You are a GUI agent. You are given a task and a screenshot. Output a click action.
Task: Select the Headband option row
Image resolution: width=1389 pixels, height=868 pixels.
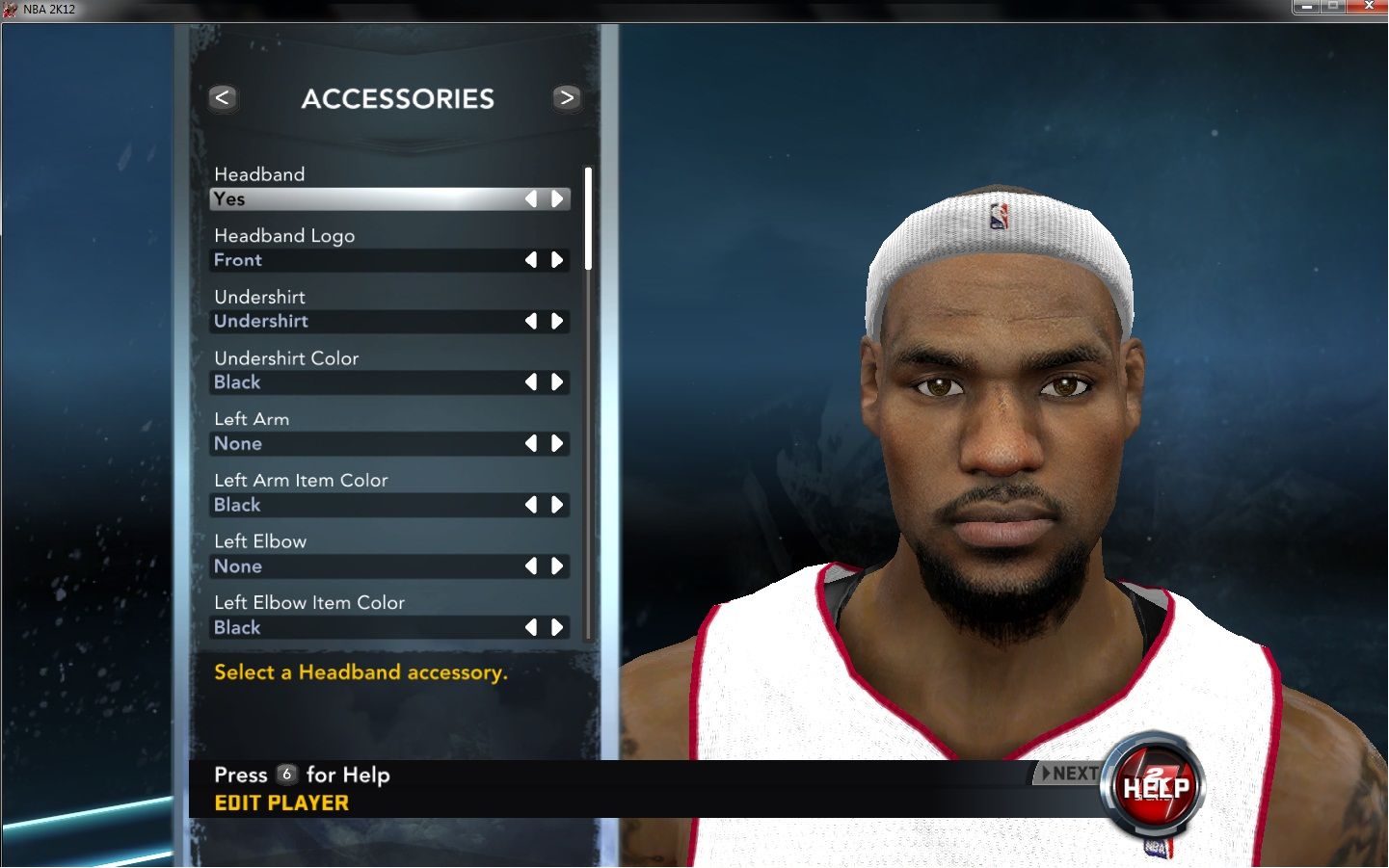[x=366, y=199]
